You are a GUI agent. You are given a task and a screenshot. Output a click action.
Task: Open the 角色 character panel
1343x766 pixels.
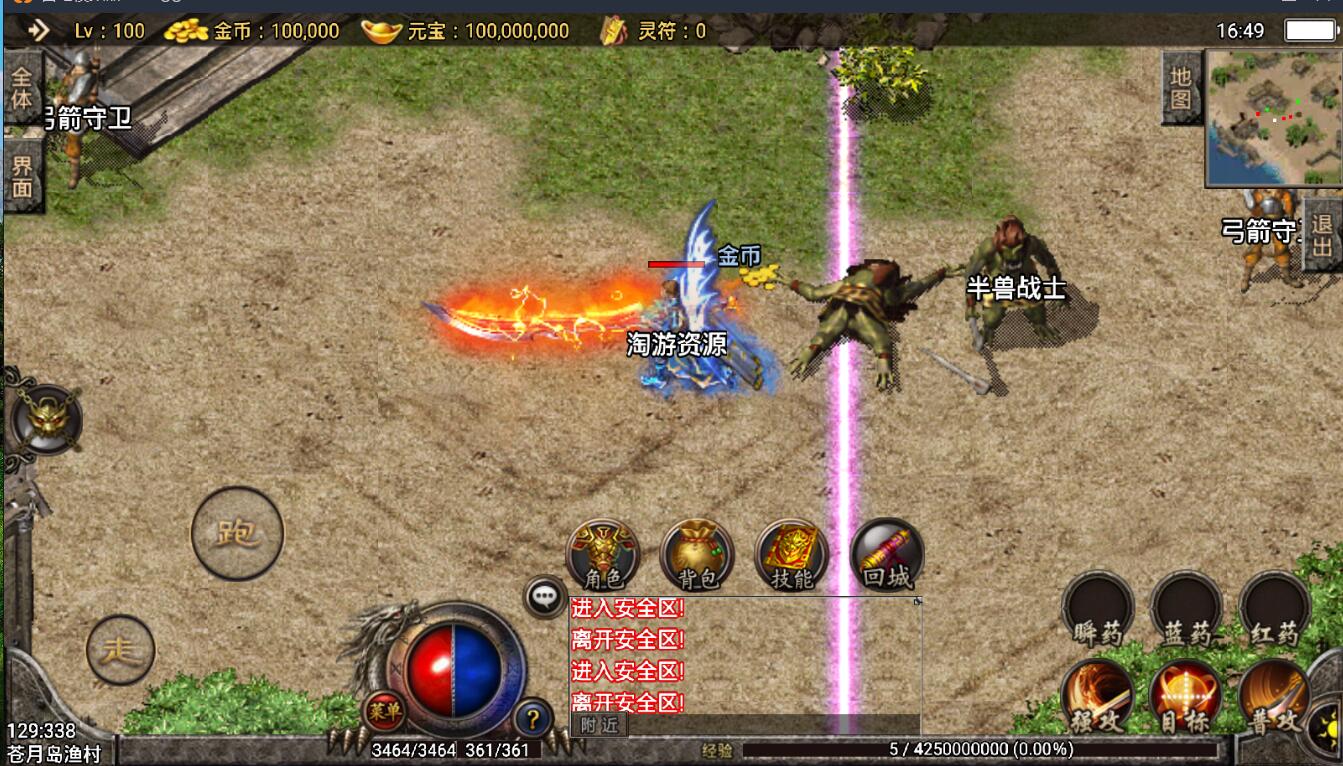coord(602,555)
